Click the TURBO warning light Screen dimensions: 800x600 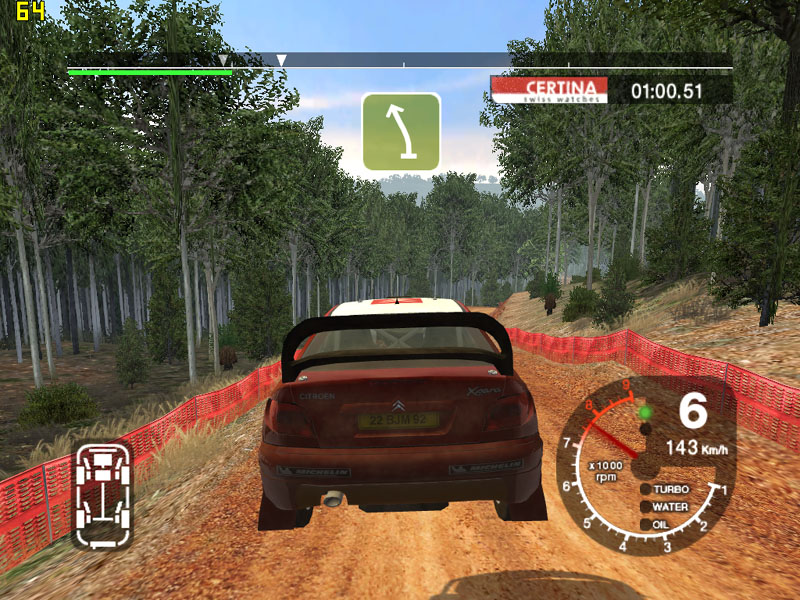(646, 490)
